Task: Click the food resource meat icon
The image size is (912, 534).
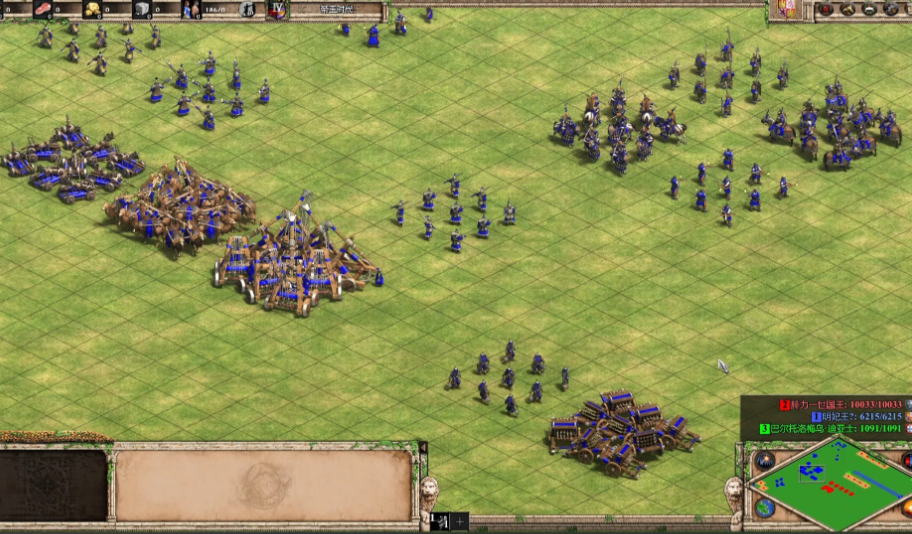Action: (43, 9)
